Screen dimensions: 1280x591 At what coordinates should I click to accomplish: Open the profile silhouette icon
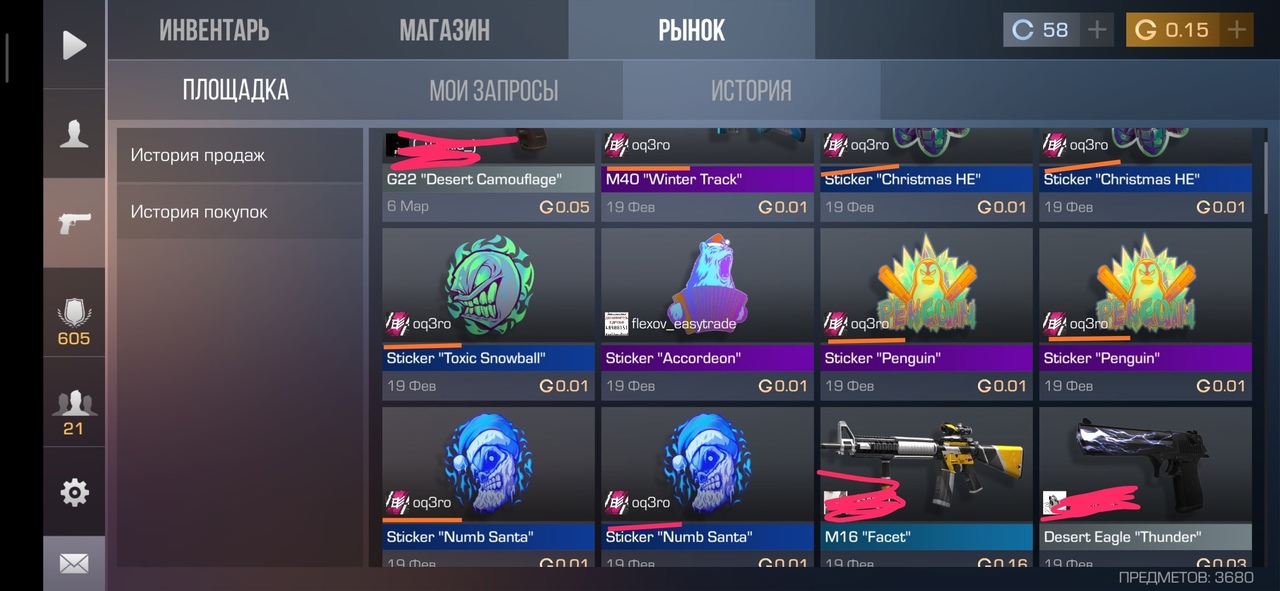[x=74, y=134]
